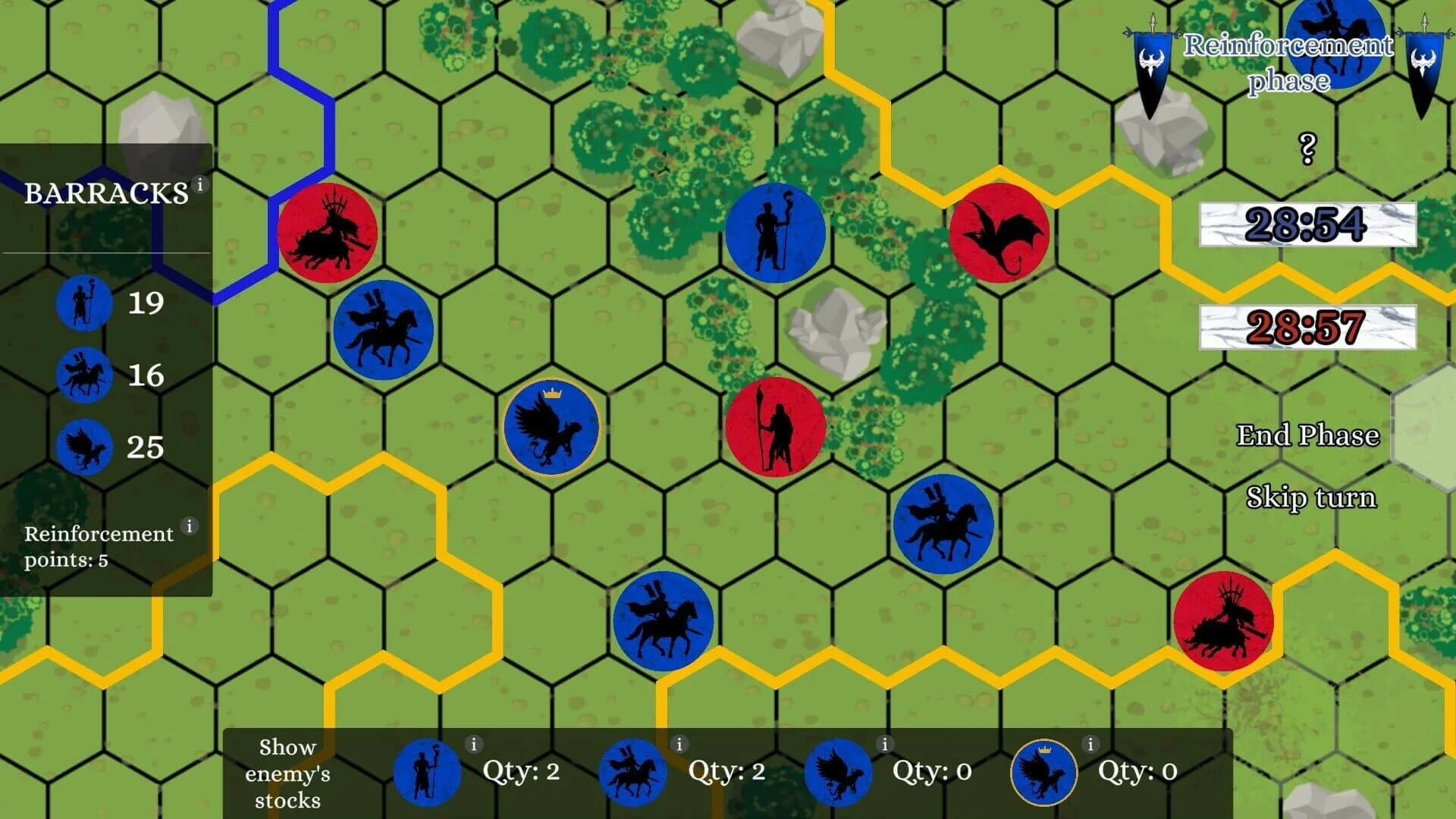The width and height of the screenshot is (1456, 819).
Task: Select the mage icon in the Barracks panel
Action: [x=83, y=305]
